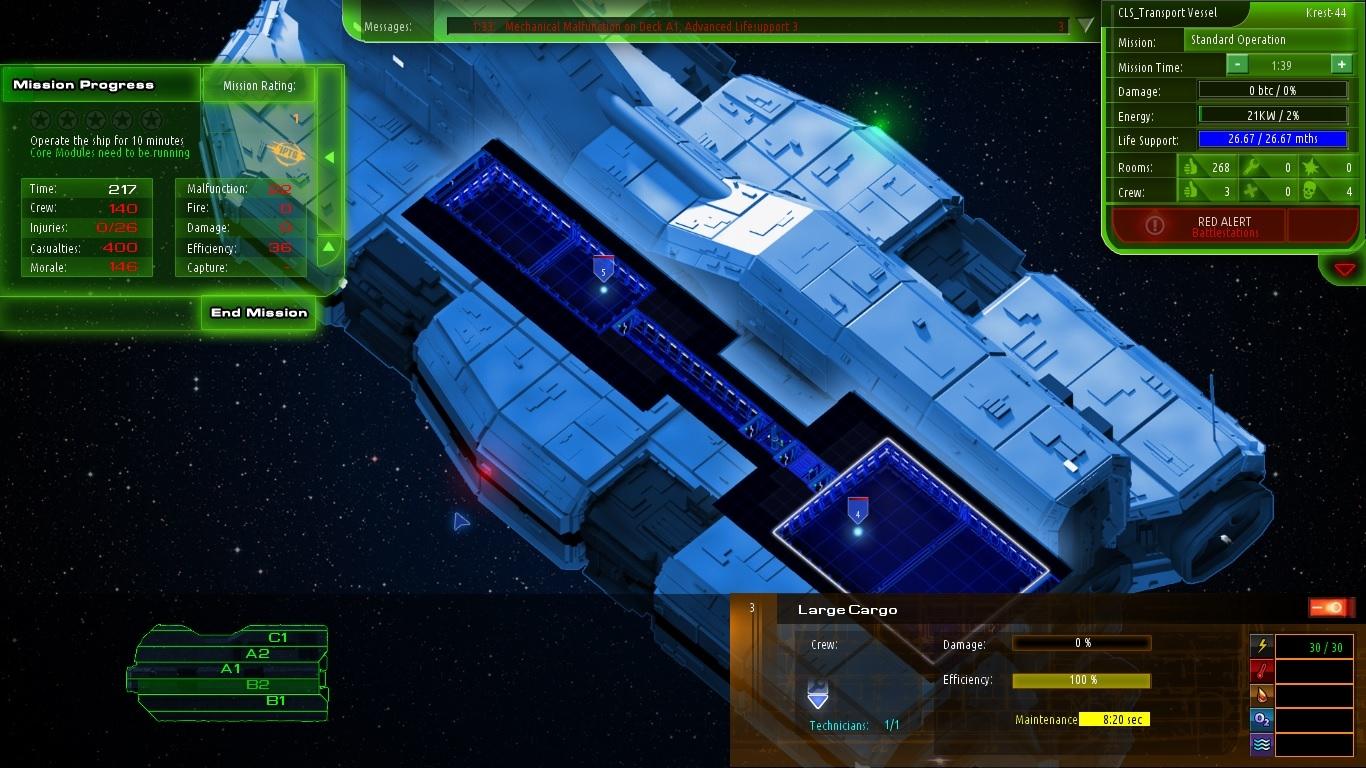Select the lightning bolt energy icon
Screen dimensions: 1366x768
click(1262, 646)
